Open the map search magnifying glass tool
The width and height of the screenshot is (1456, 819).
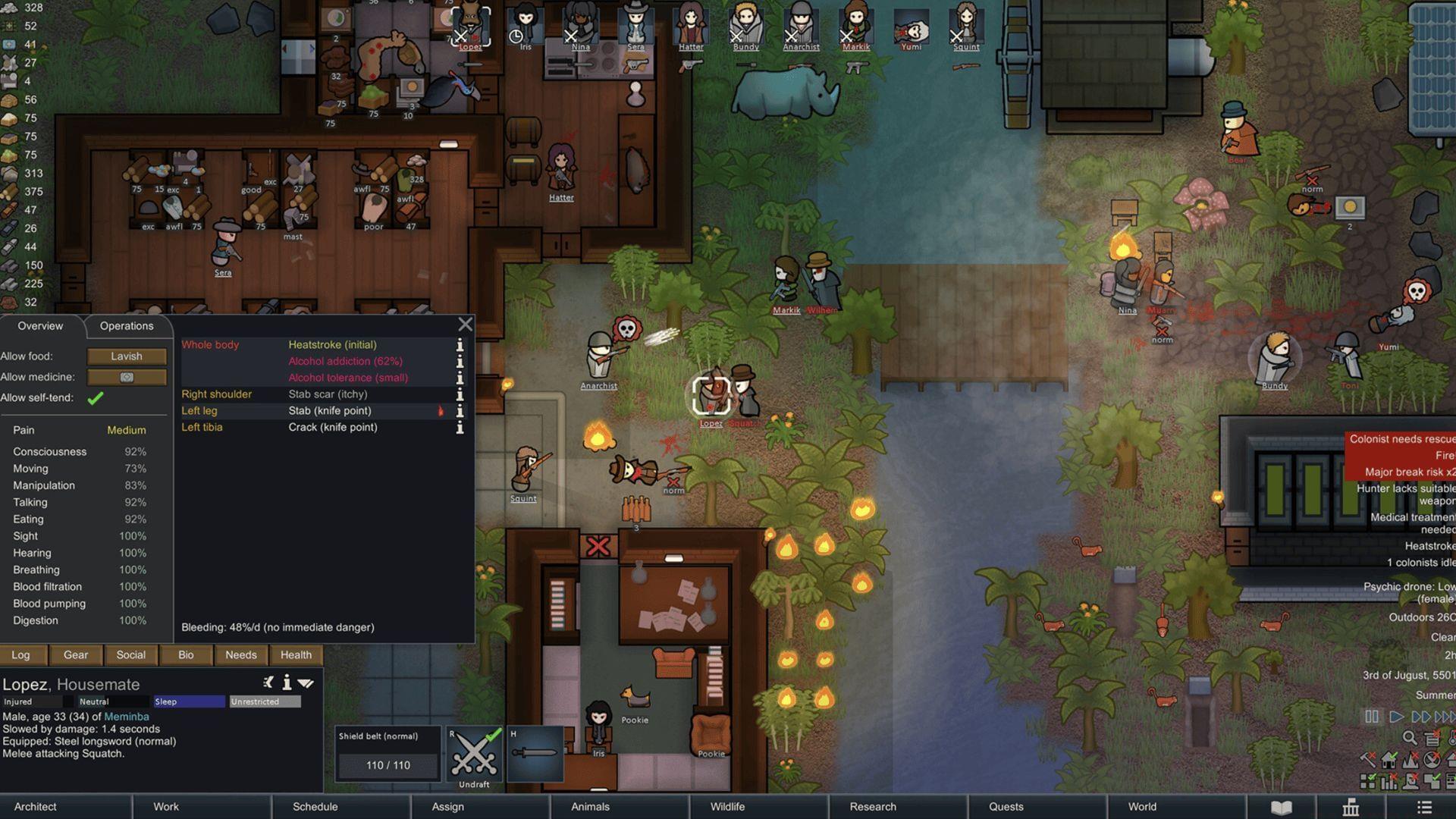(x=1409, y=737)
